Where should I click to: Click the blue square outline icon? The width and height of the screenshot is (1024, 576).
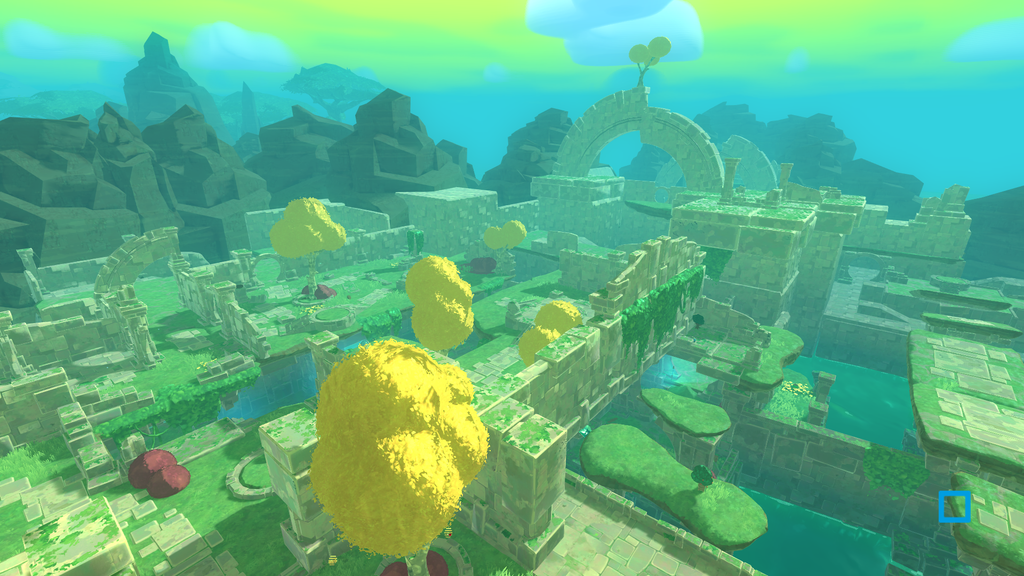point(955,507)
